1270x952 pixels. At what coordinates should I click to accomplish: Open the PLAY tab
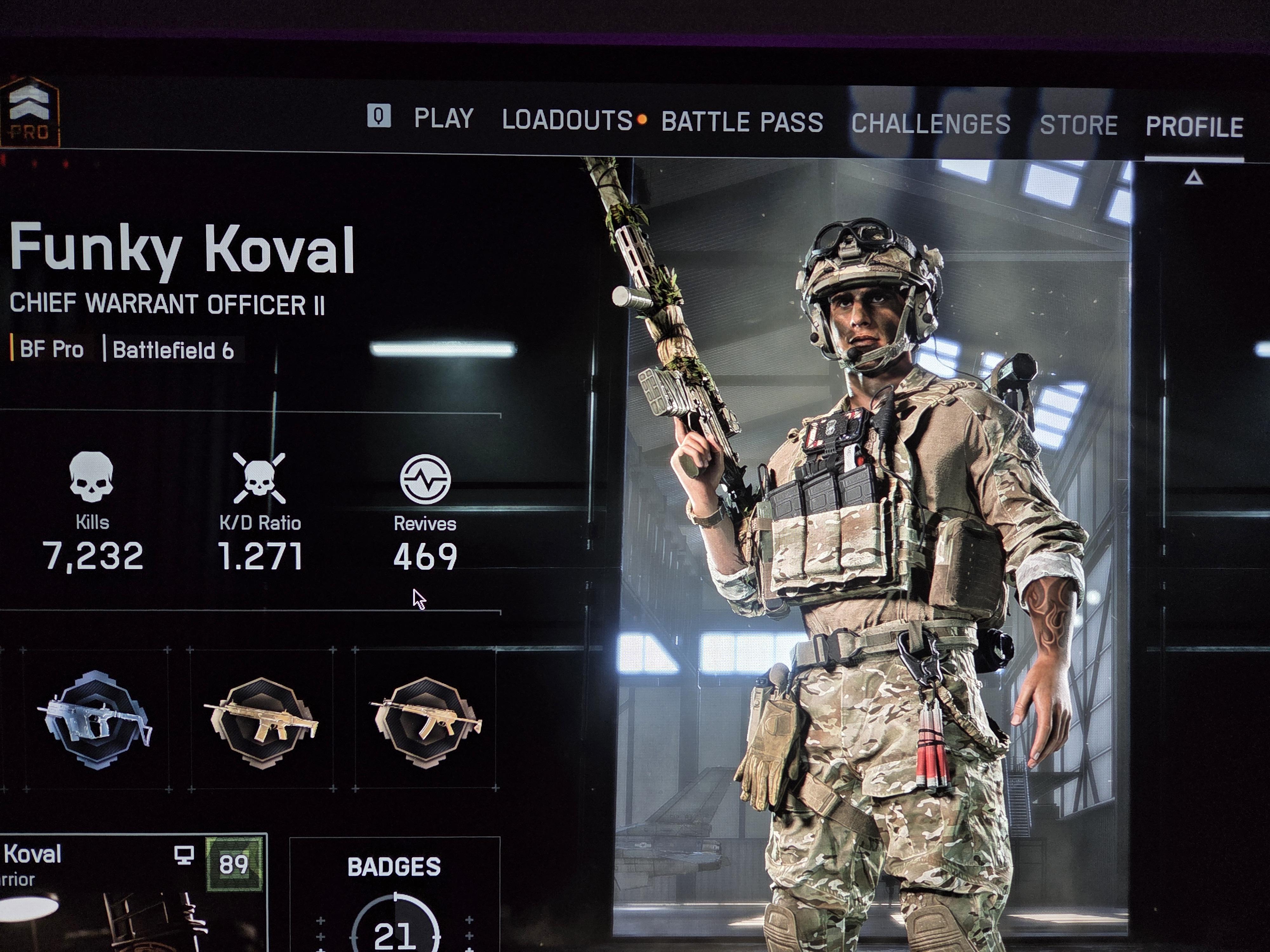(443, 119)
